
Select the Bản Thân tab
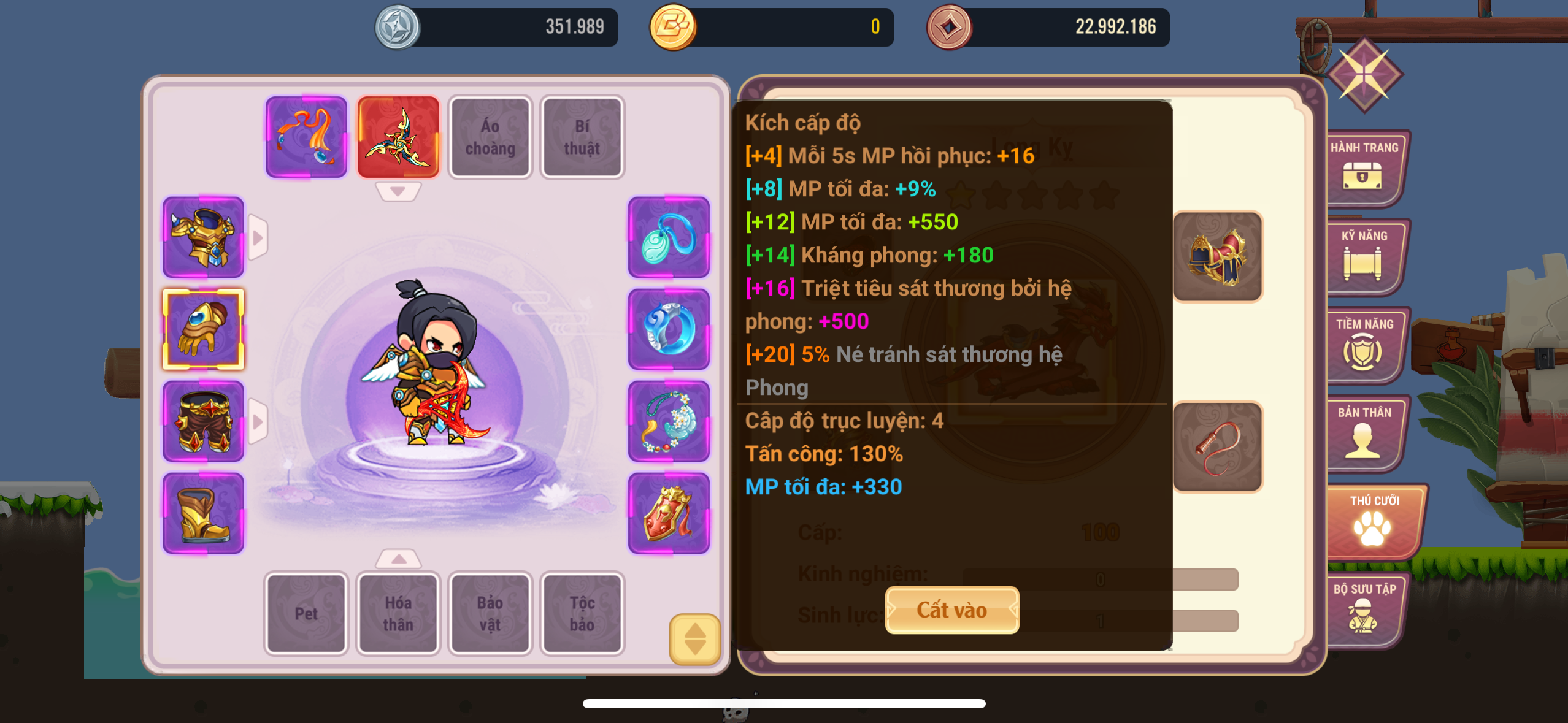tap(1364, 432)
